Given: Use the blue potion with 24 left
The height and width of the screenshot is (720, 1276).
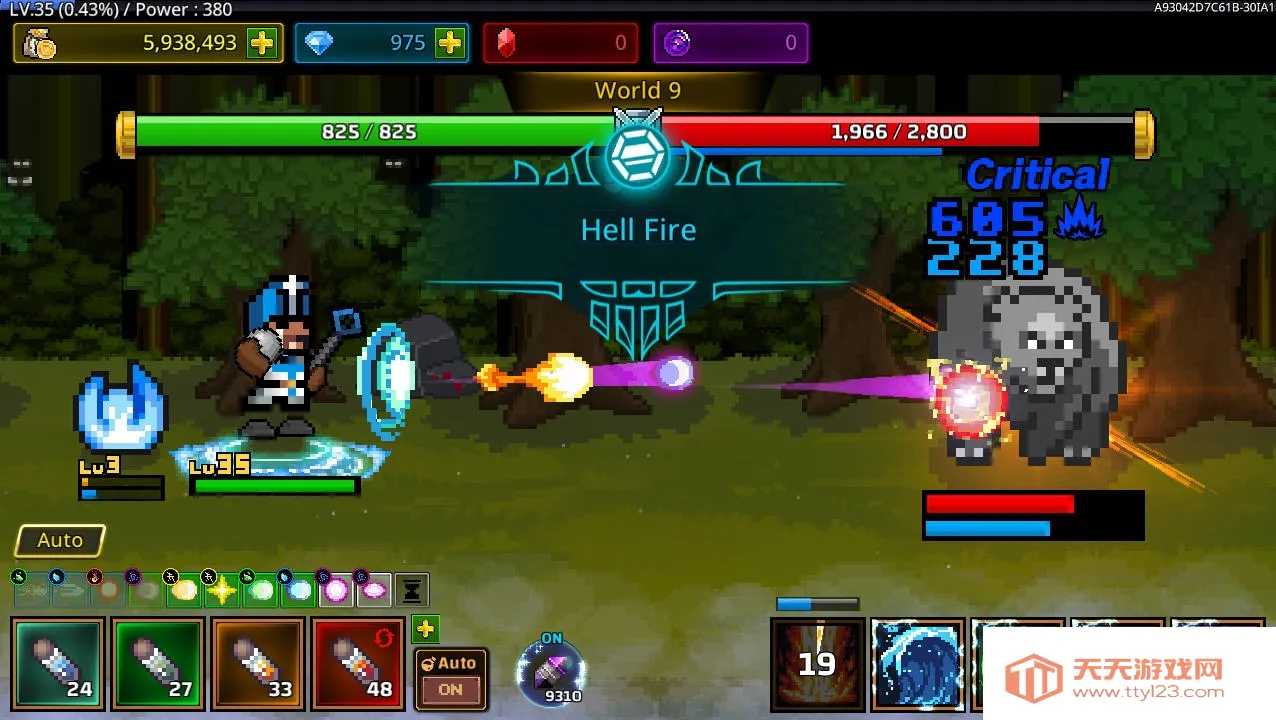Looking at the screenshot, I should [58, 663].
